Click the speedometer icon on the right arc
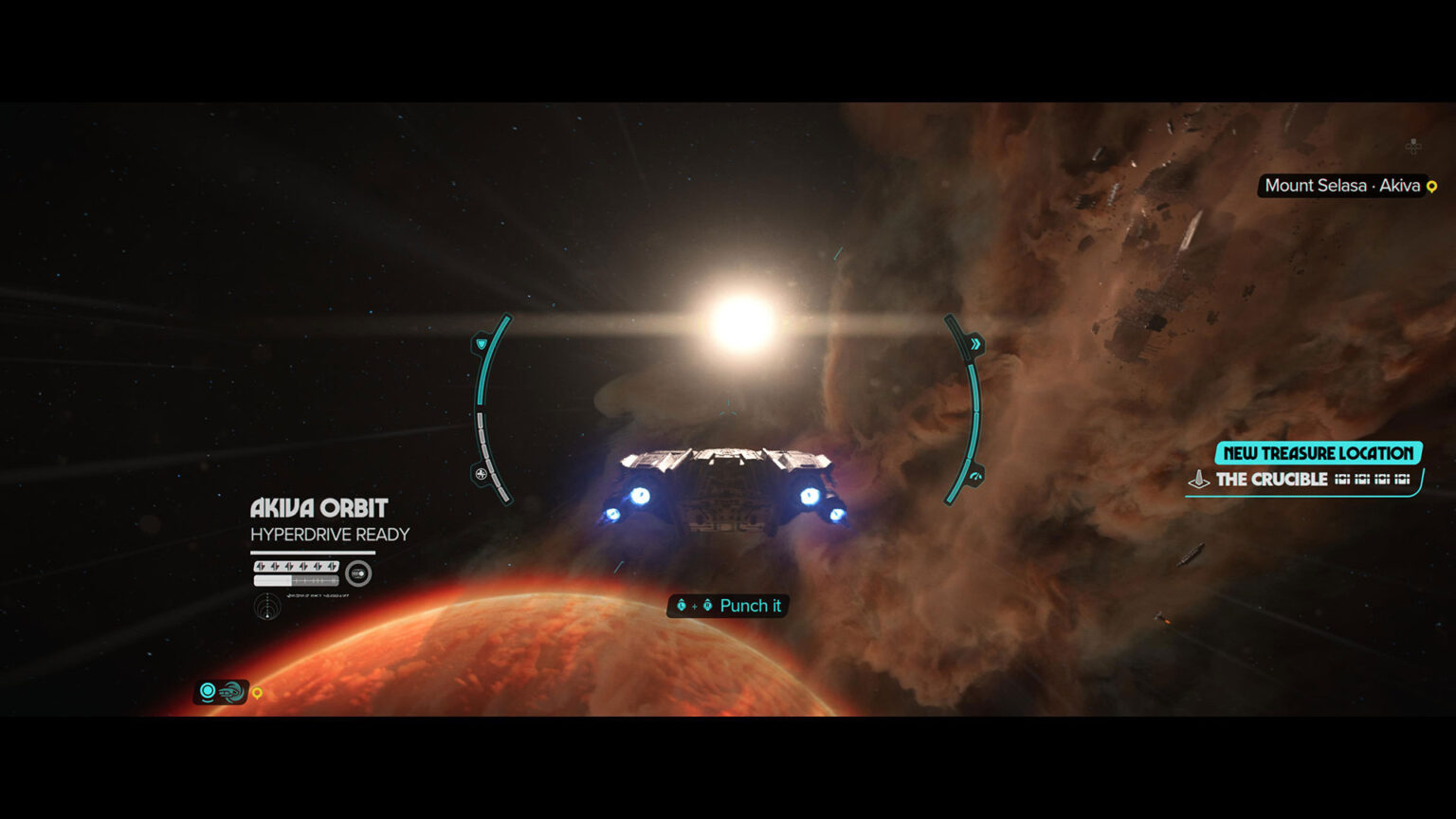Screen dimensions: 1456x819 coord(975,475)
